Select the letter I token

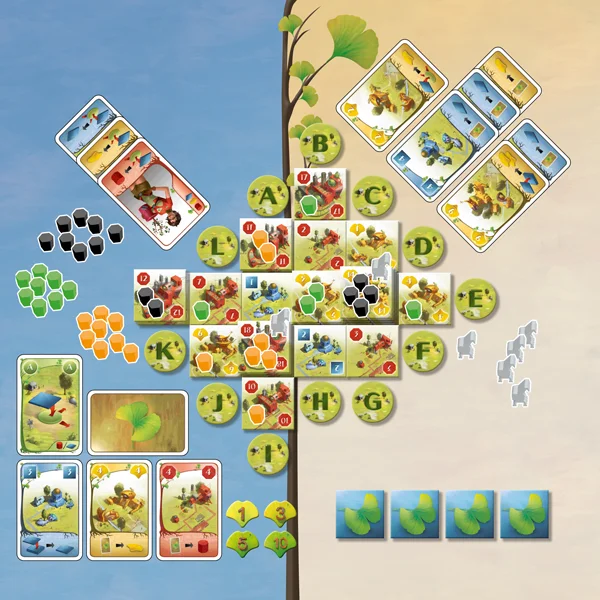click(268, 452)
